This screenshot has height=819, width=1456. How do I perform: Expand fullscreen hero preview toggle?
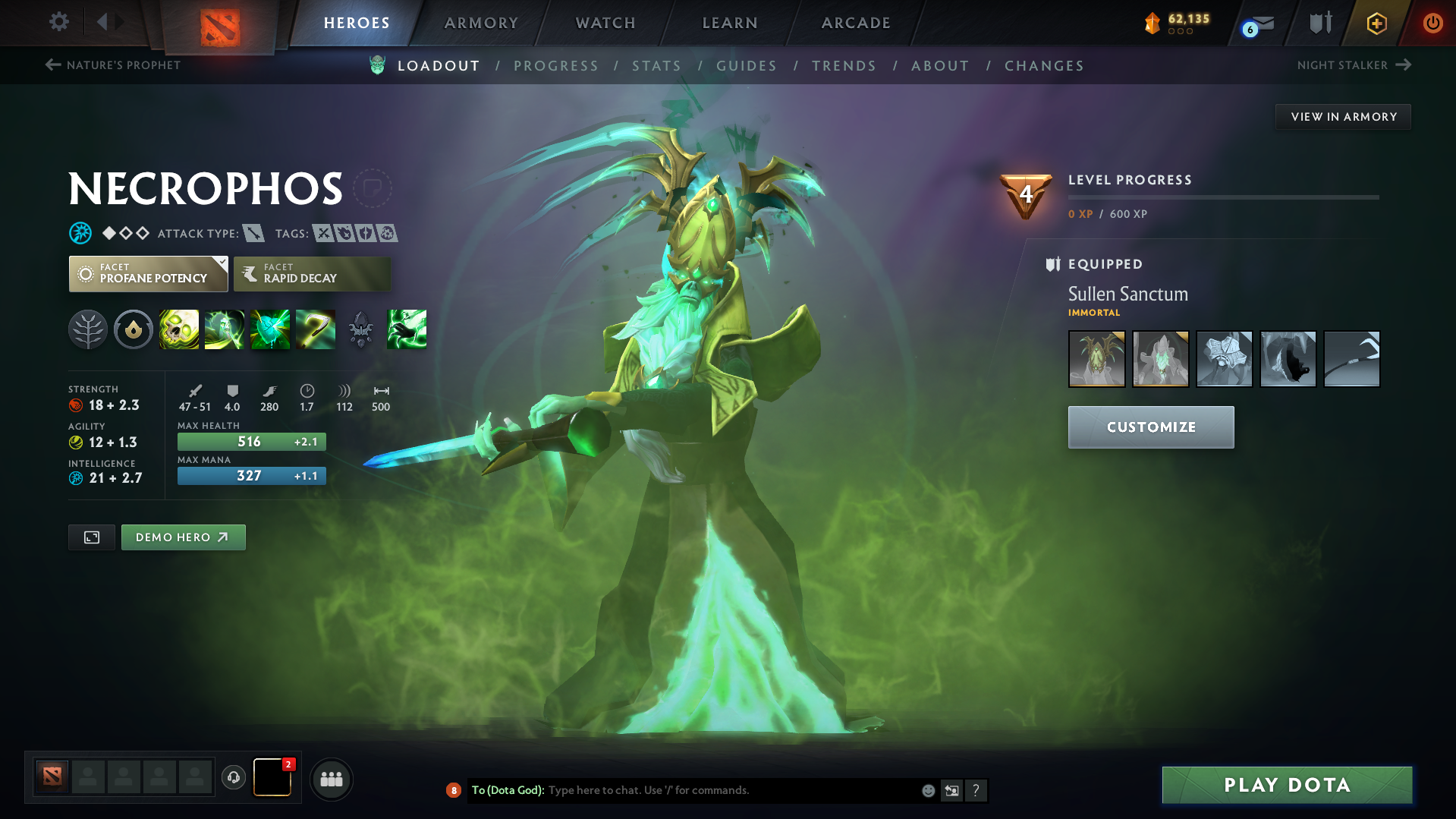point(91,537)
